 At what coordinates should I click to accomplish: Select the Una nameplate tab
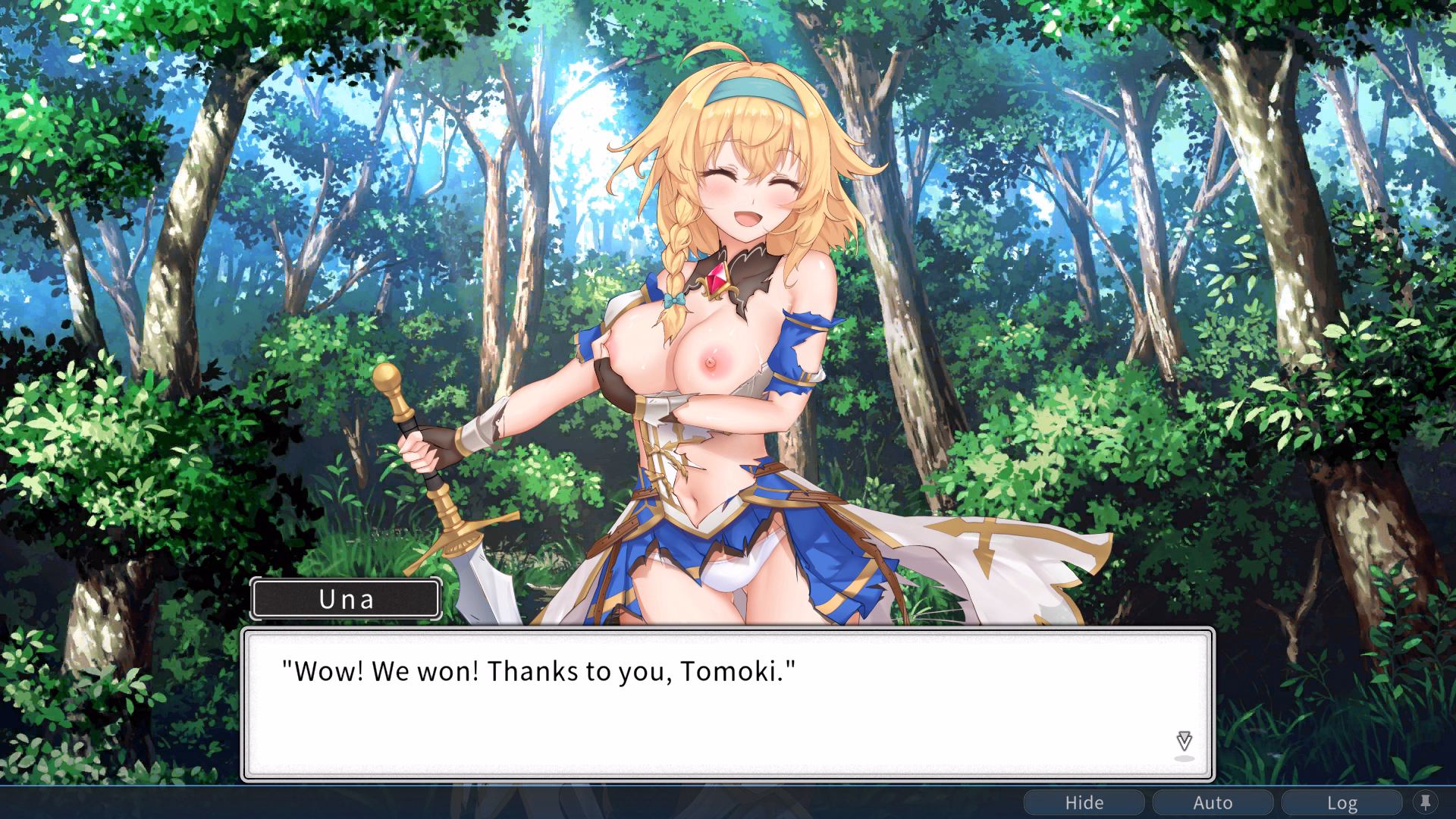point(346,599)
